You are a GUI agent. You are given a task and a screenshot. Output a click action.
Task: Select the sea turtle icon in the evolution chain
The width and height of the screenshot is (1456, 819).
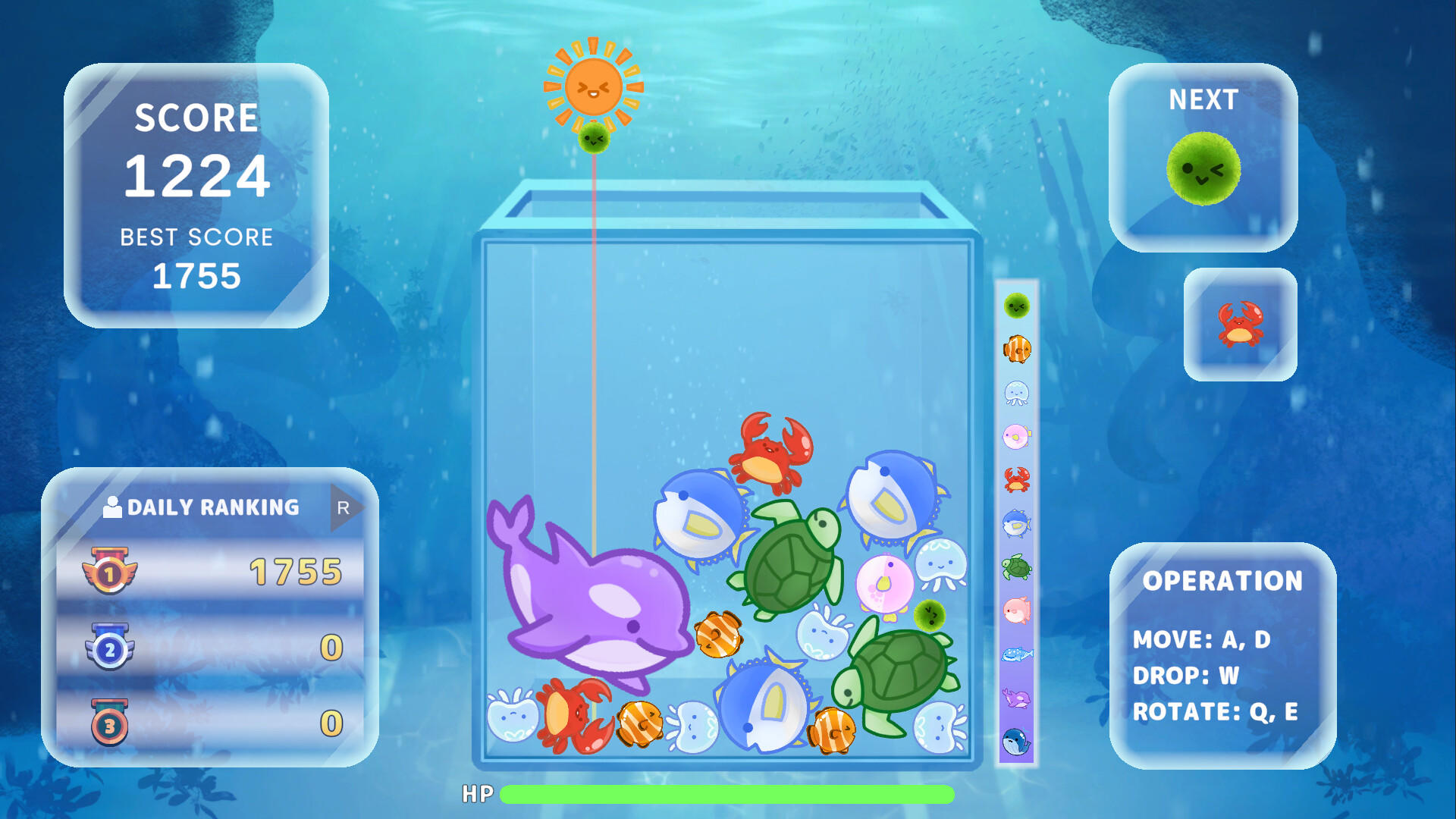pyautogui.click(x=1017, y=569)
